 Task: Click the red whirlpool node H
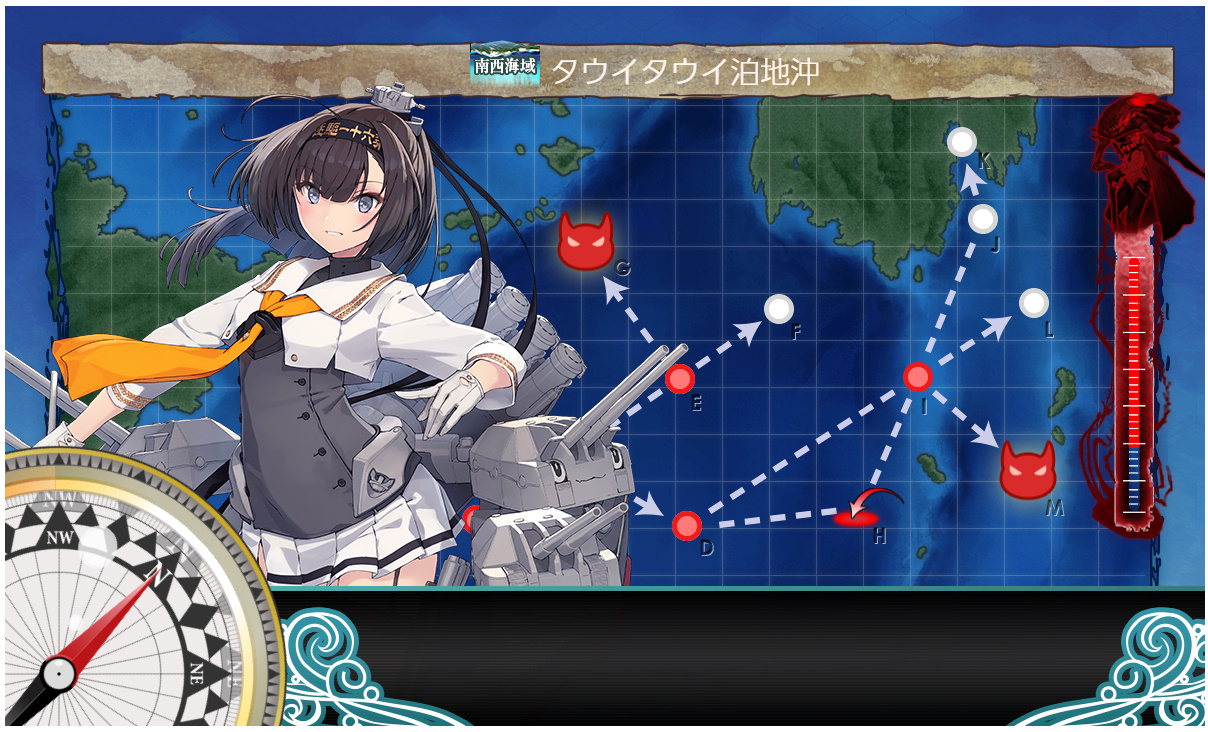pyautogui.click(x=856, y=516)
